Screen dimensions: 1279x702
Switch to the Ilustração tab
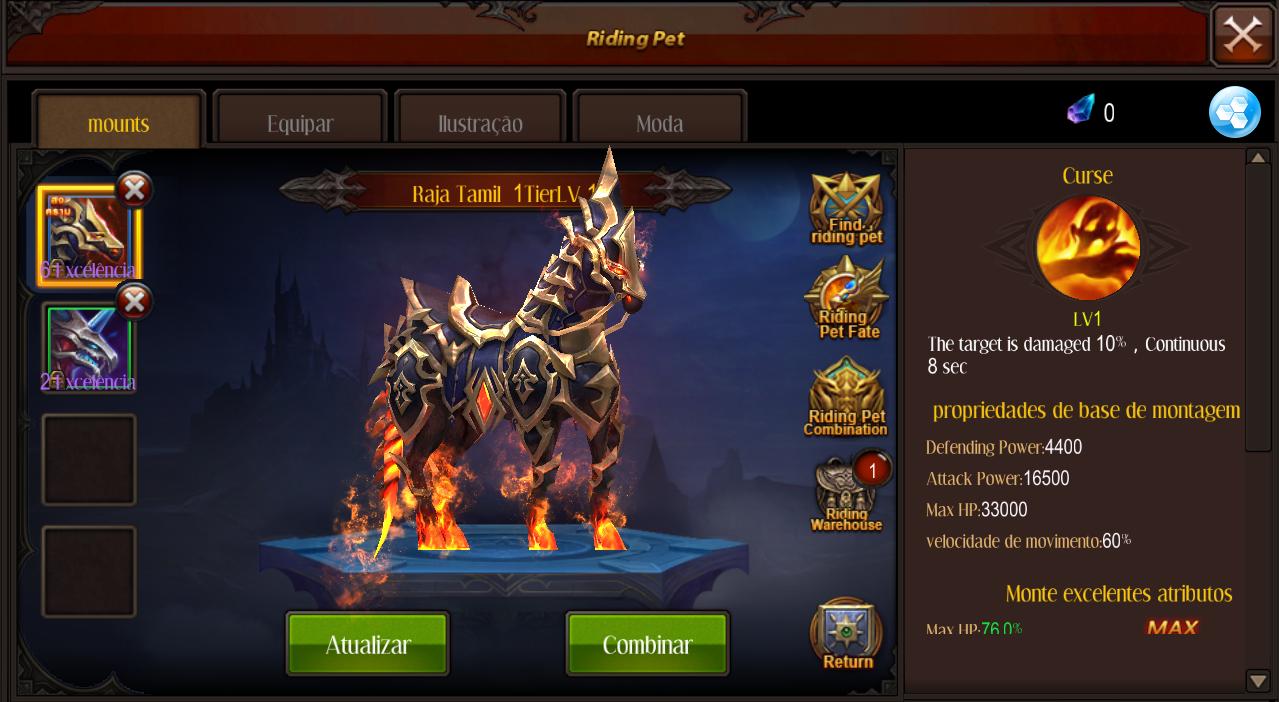(x=480, y=124)
